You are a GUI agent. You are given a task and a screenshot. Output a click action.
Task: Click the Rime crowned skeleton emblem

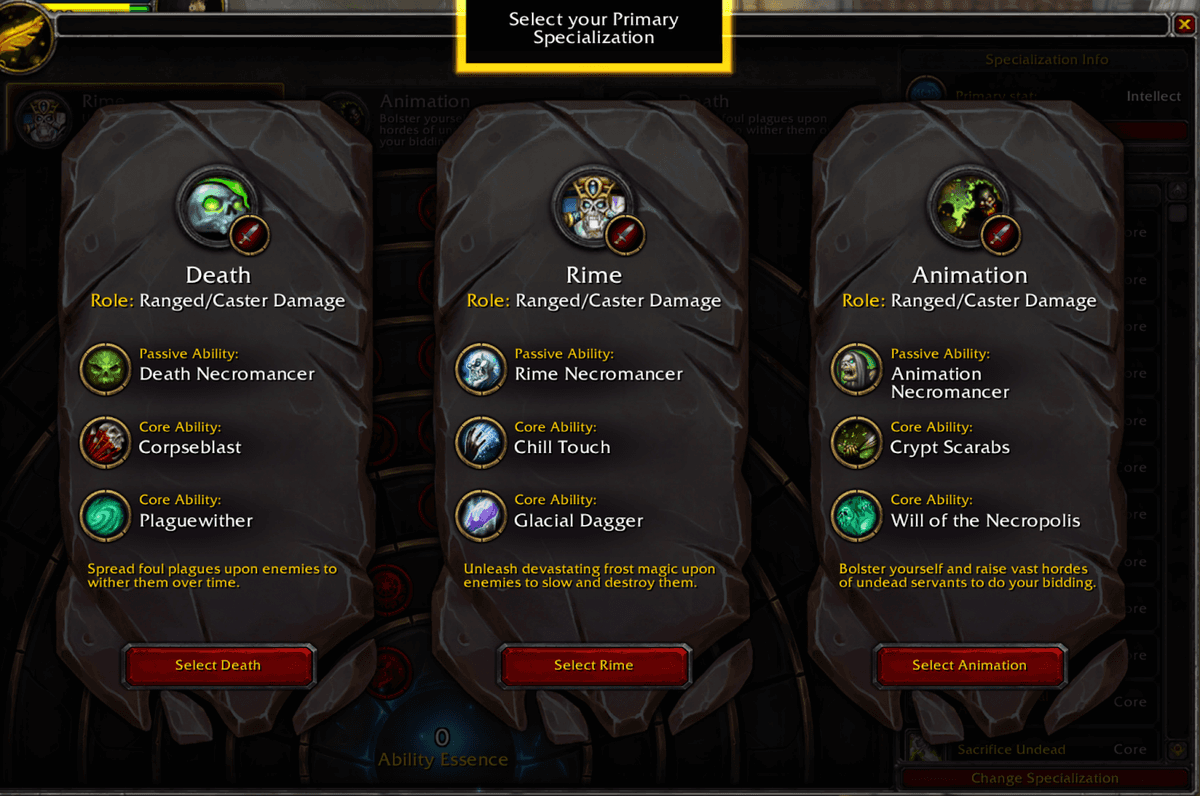coord(593,207)
